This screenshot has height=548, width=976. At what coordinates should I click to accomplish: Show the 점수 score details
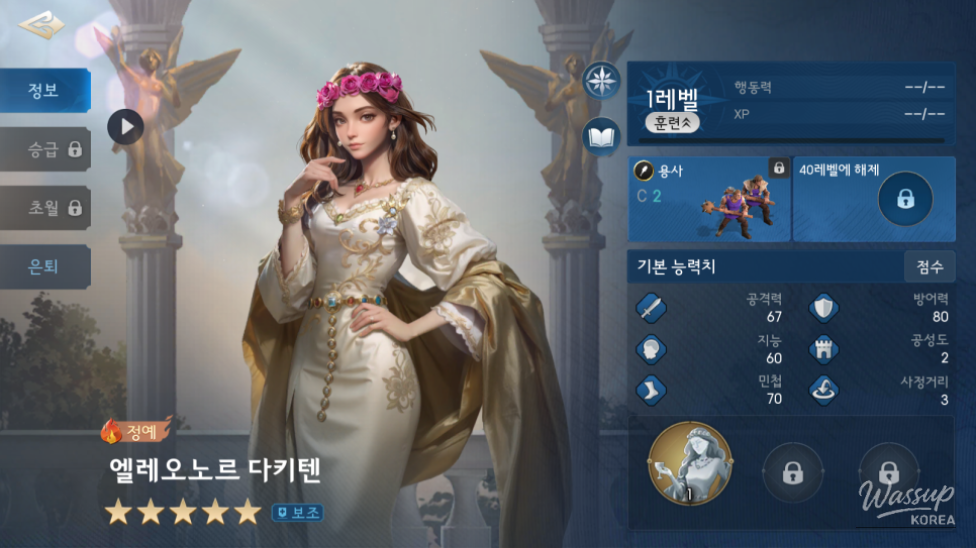(x=929, y=267)
